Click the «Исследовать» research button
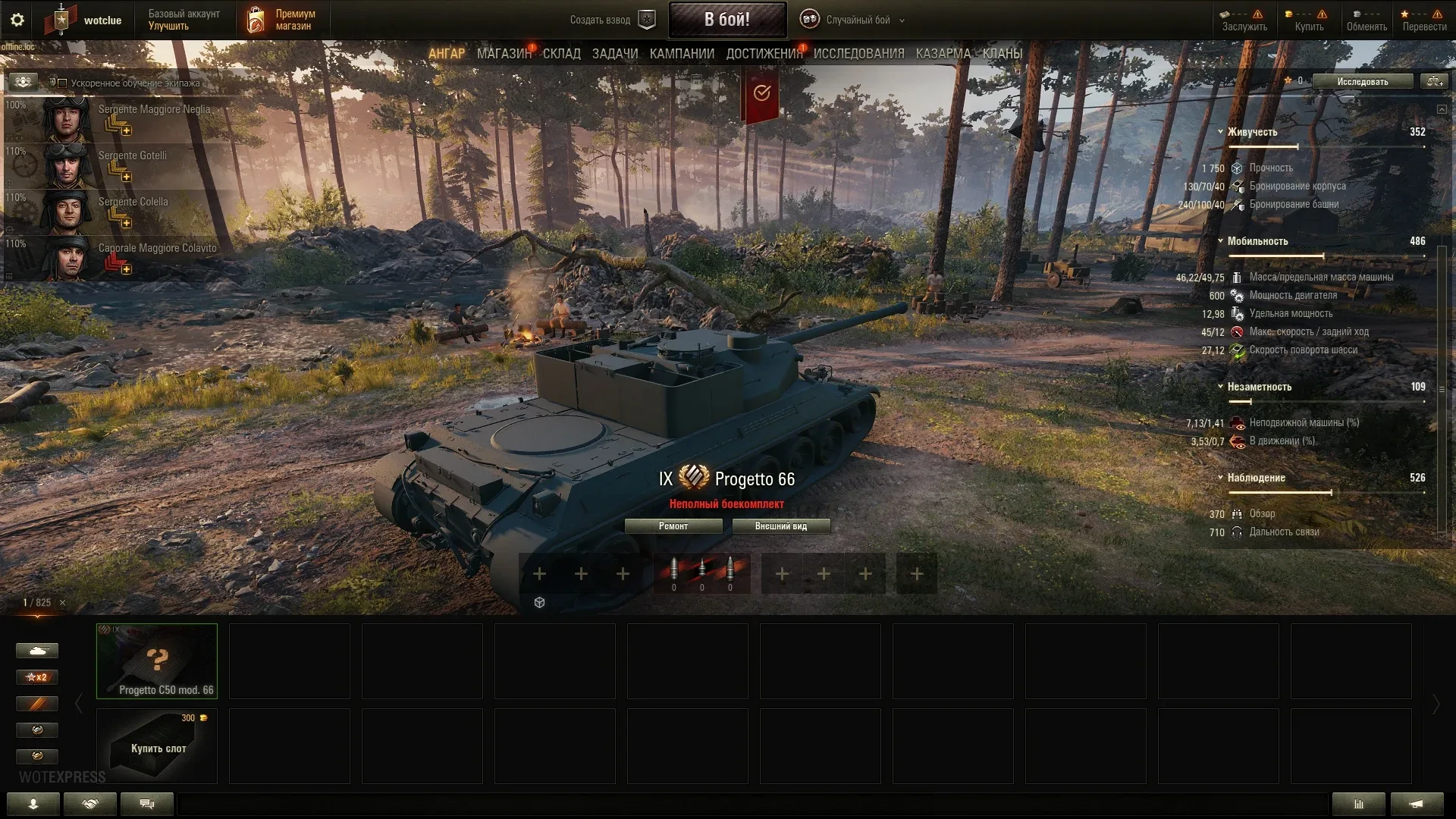 1362,81
